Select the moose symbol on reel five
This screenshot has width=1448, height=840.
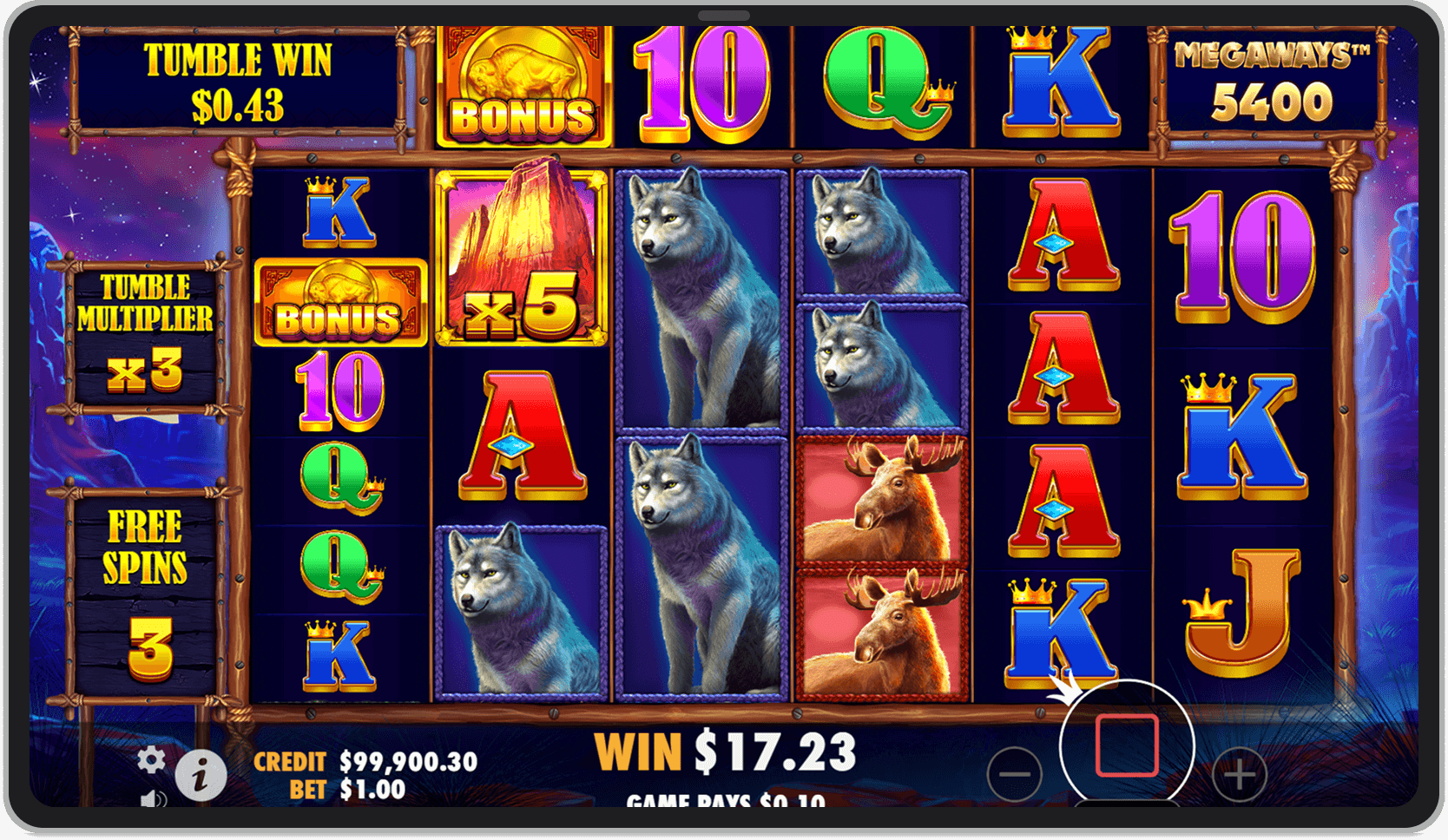pyautogui.click(x=877, y=503)
